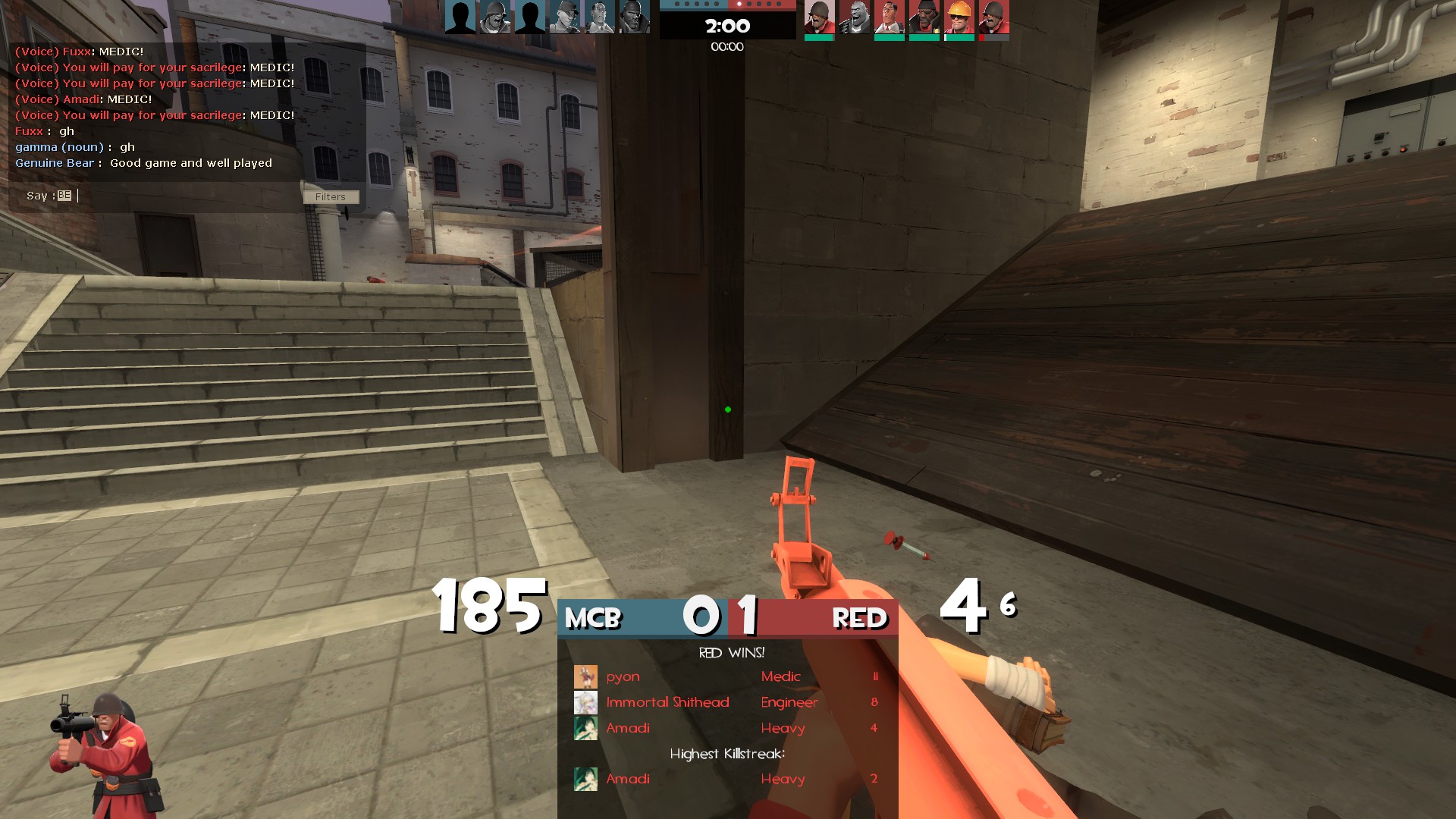Click pyon's avatar thumbnail
The image size is (1456, 819).
pyautogui.click(x=585, y=676)
